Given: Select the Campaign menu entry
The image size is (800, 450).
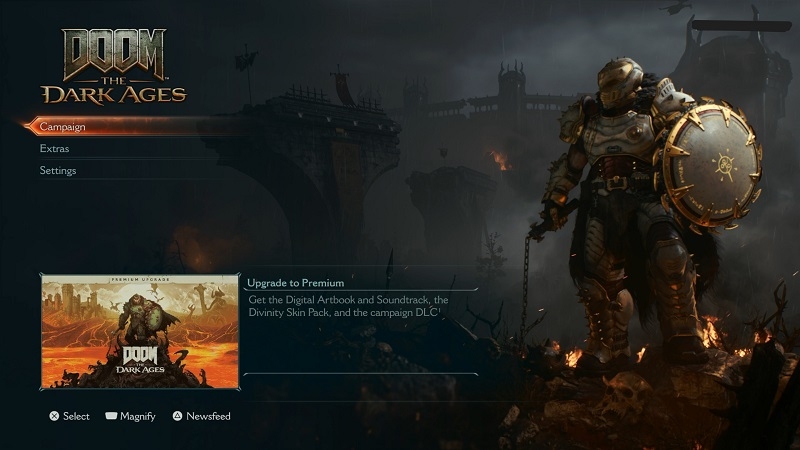Looking at the screenshot, I should [x=62, y=127].
